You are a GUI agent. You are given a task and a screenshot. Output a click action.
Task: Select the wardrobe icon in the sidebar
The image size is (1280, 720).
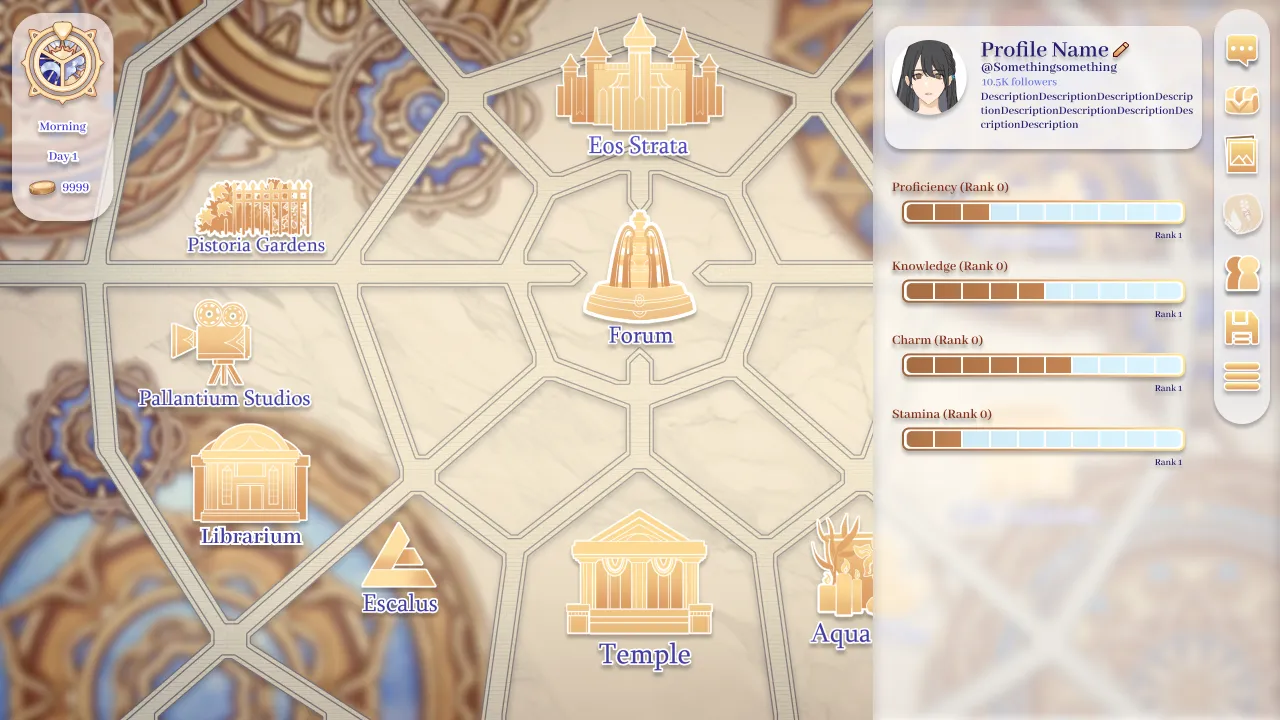(x=1241, y=100)
